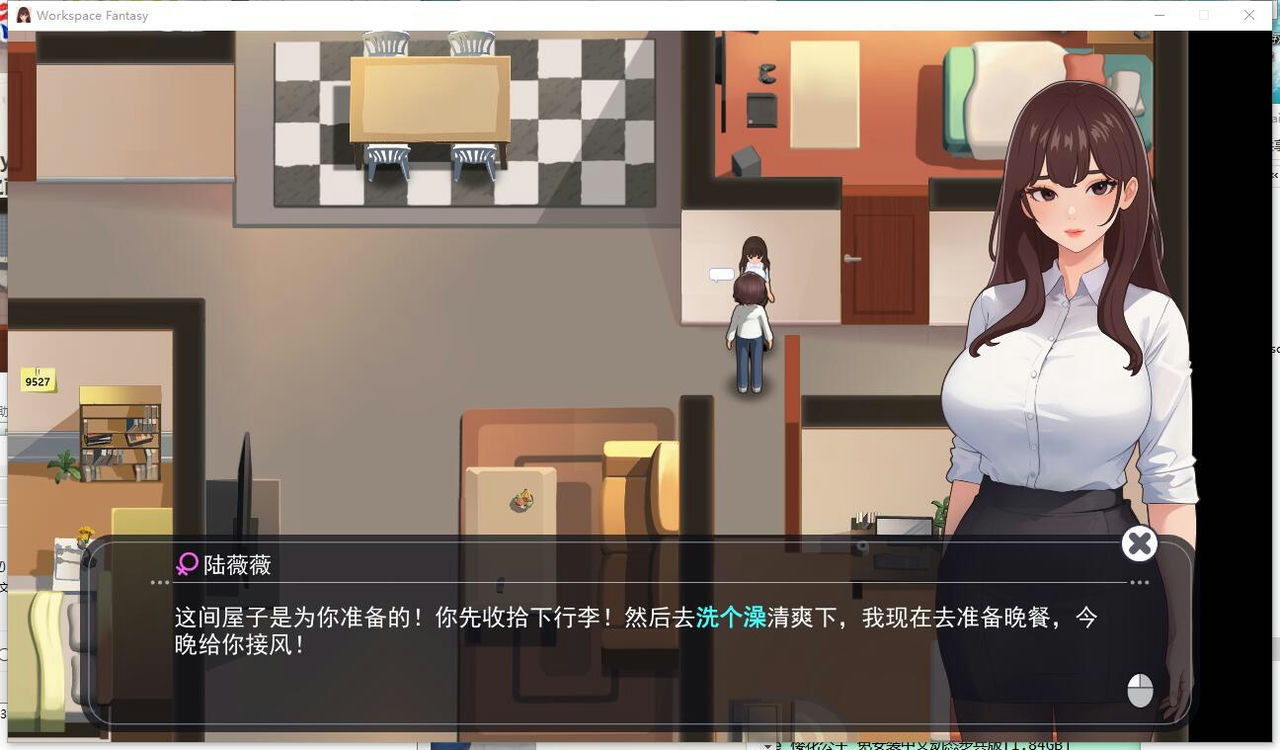Click the sticky note labeled 9527
Screen dimensions: 1280x750
pyautogui.click(x=37, y=381)
